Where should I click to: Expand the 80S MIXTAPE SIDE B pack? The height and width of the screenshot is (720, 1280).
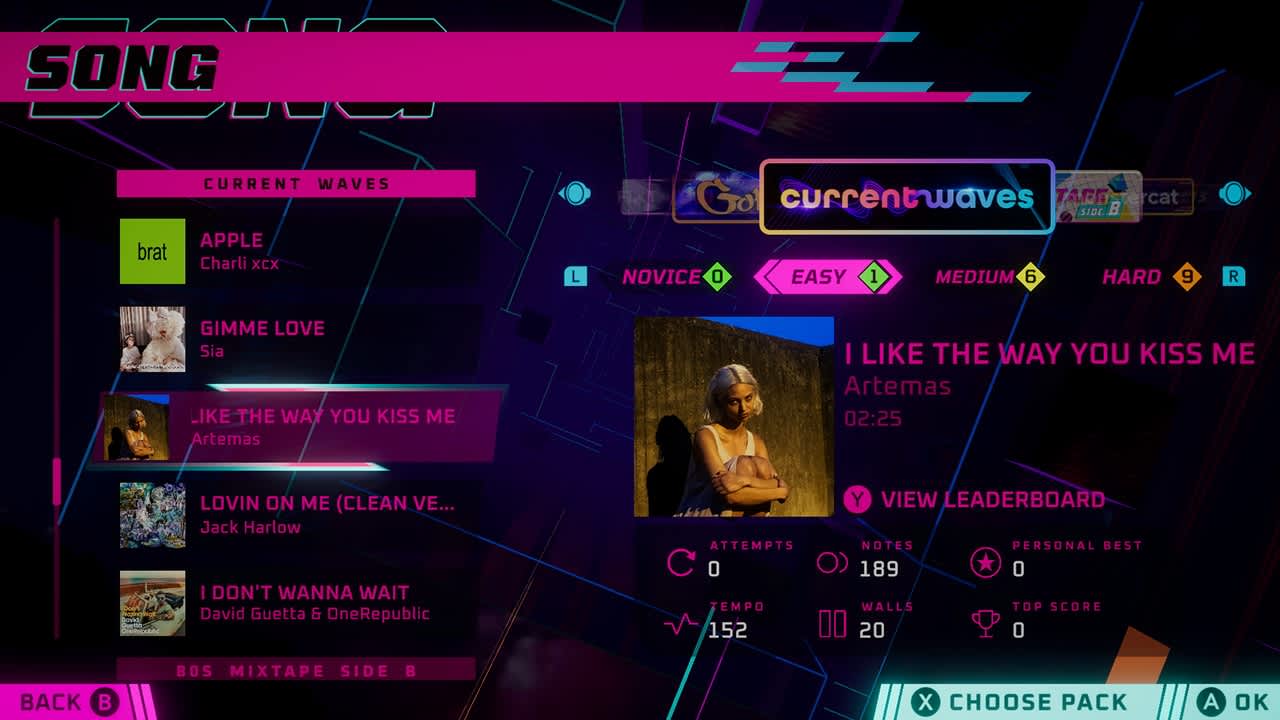(x=295, y=671)
